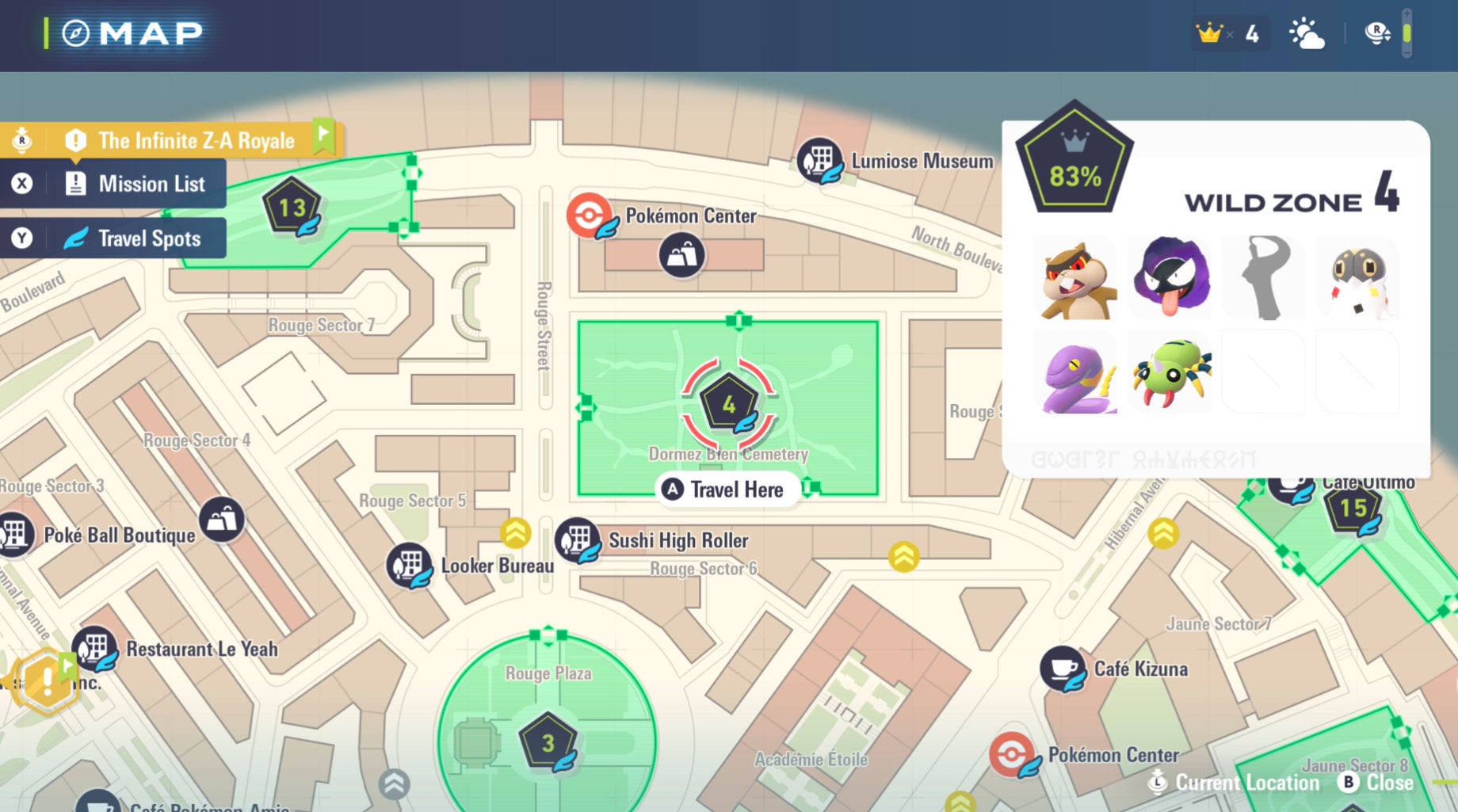Select the Wild Zone 13 marker

coord(292,208)
